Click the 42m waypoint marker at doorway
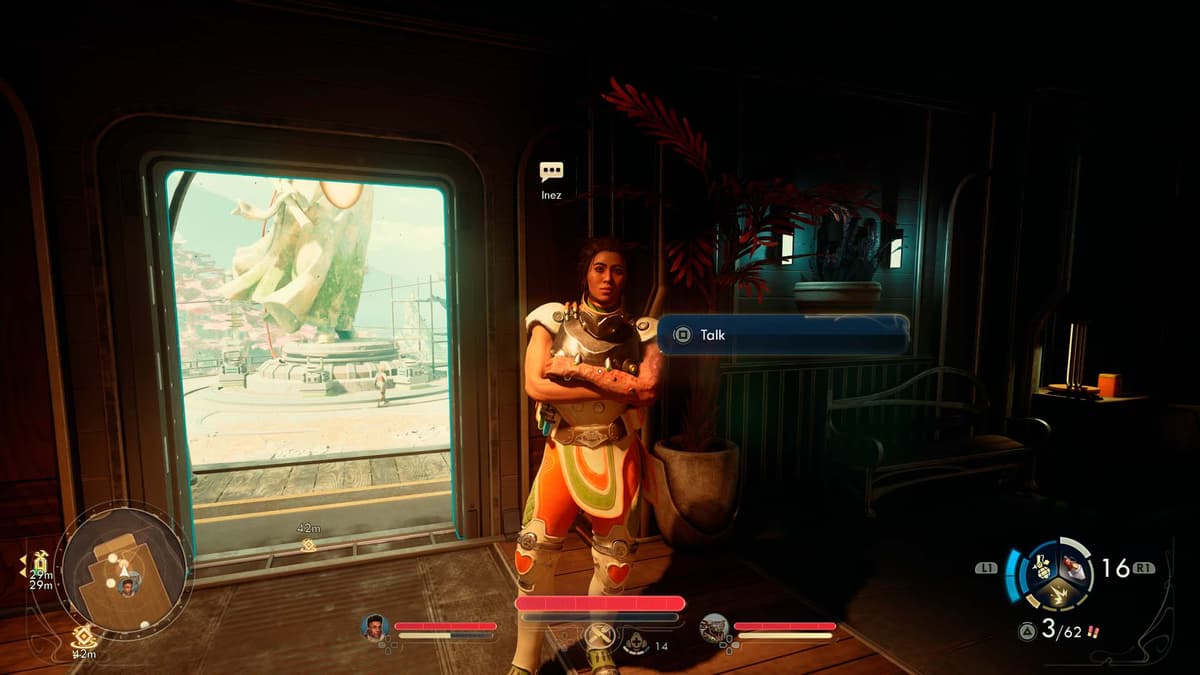The width and height of the screenshot is (1200, 675). click(x=308, y=545)
